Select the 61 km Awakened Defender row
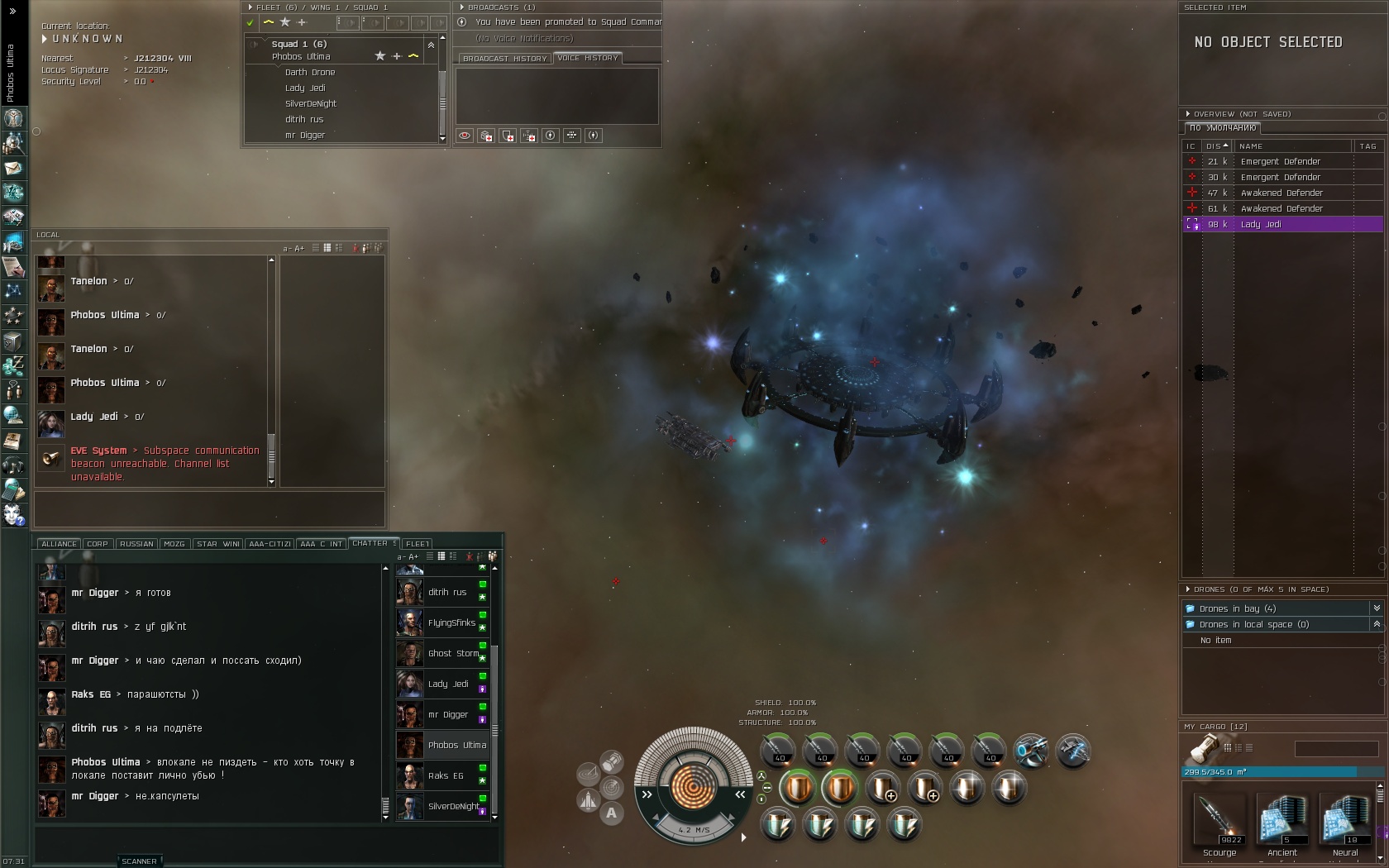 point(1282,208)
